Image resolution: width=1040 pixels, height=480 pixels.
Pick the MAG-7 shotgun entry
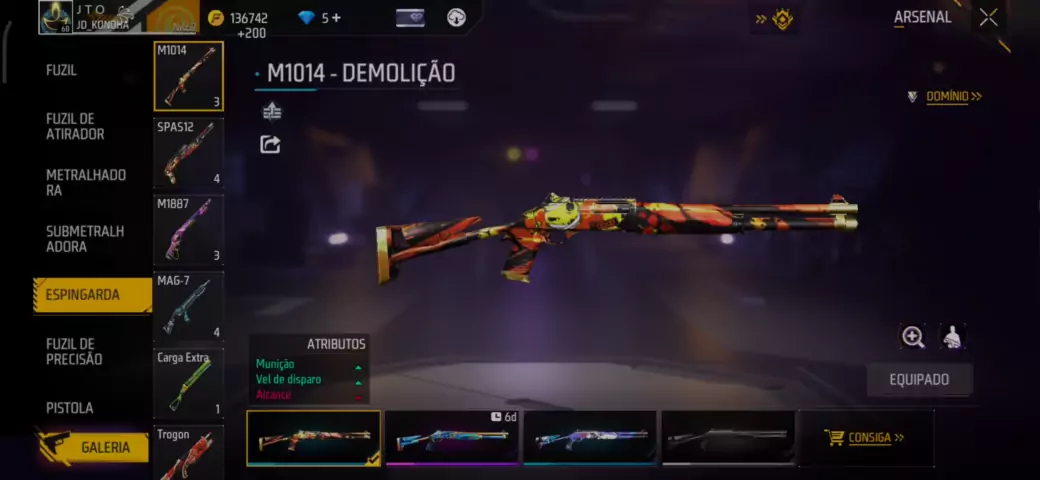click(x=188, y=306)
